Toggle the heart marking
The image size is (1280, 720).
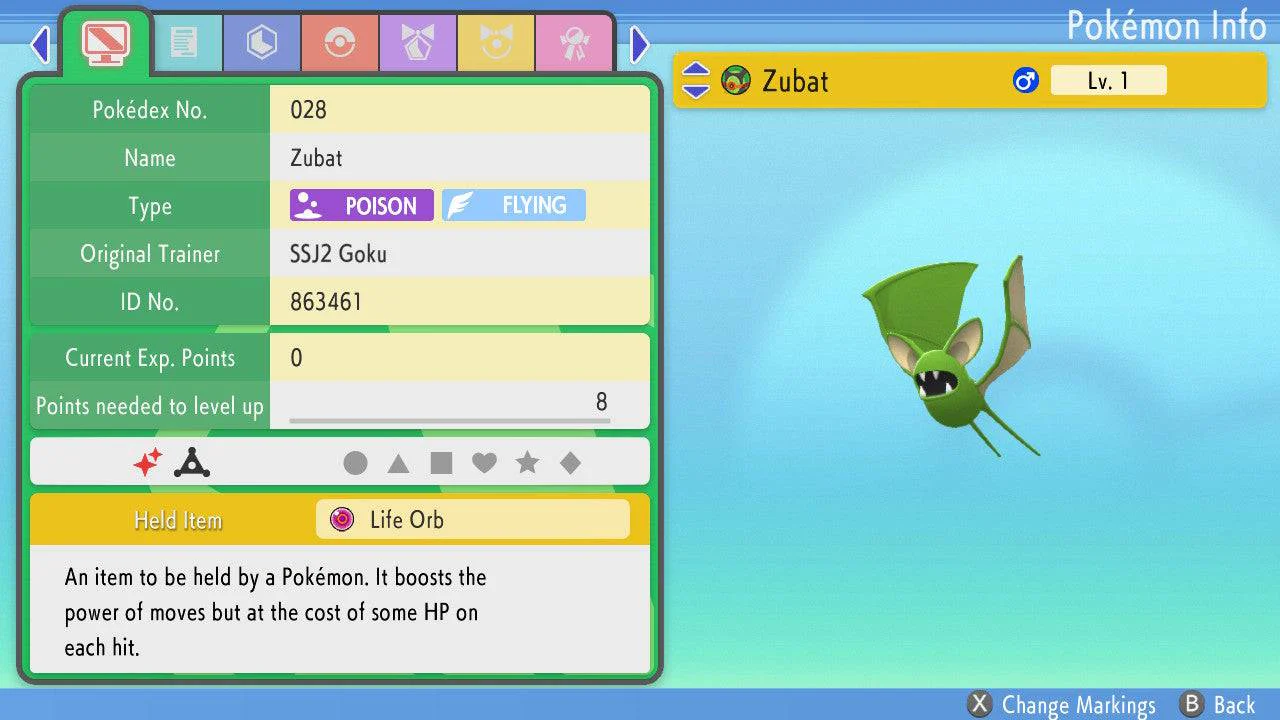(x=484, y=463)
